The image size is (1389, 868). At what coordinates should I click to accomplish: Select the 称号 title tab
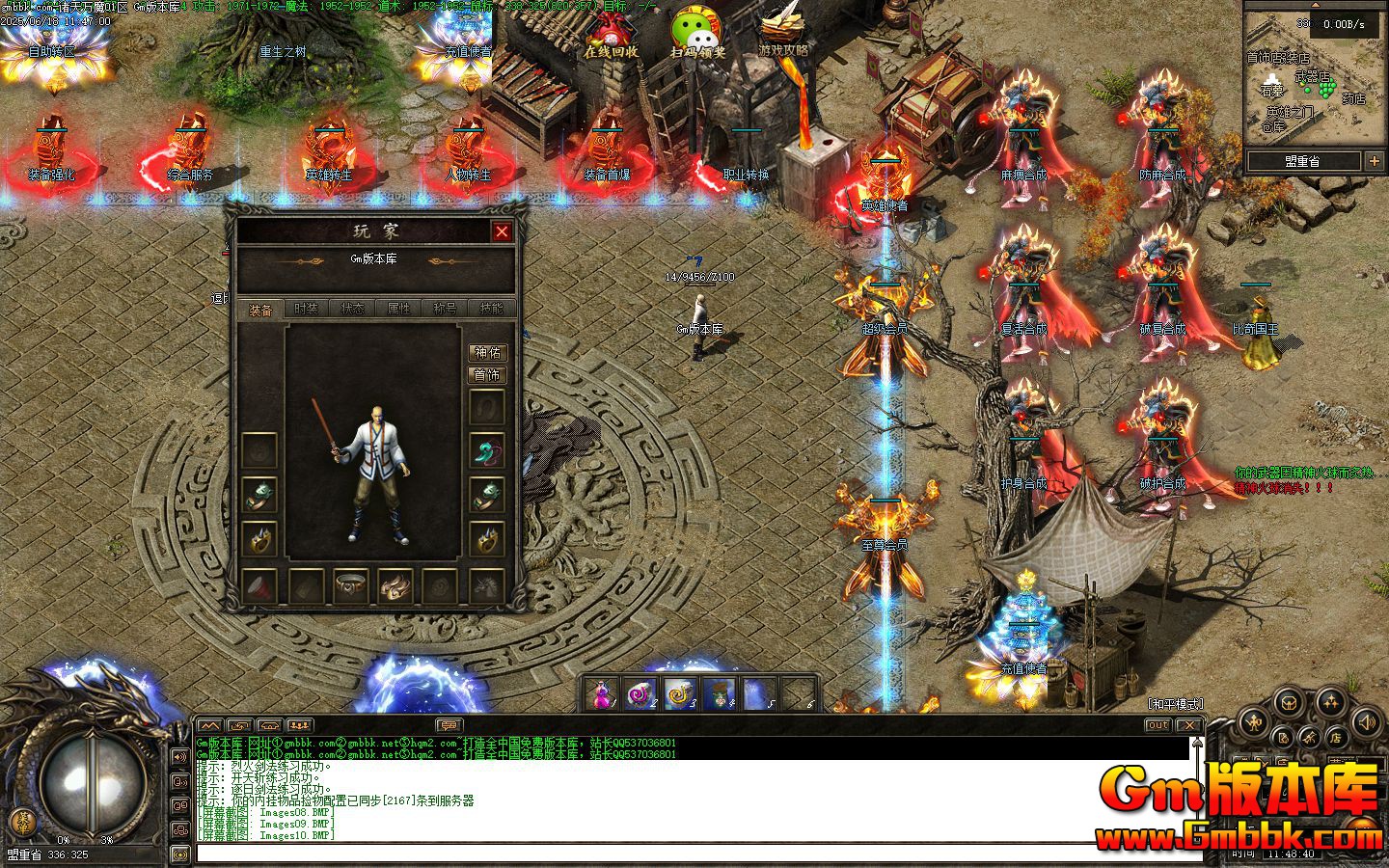tap(446, 309)
